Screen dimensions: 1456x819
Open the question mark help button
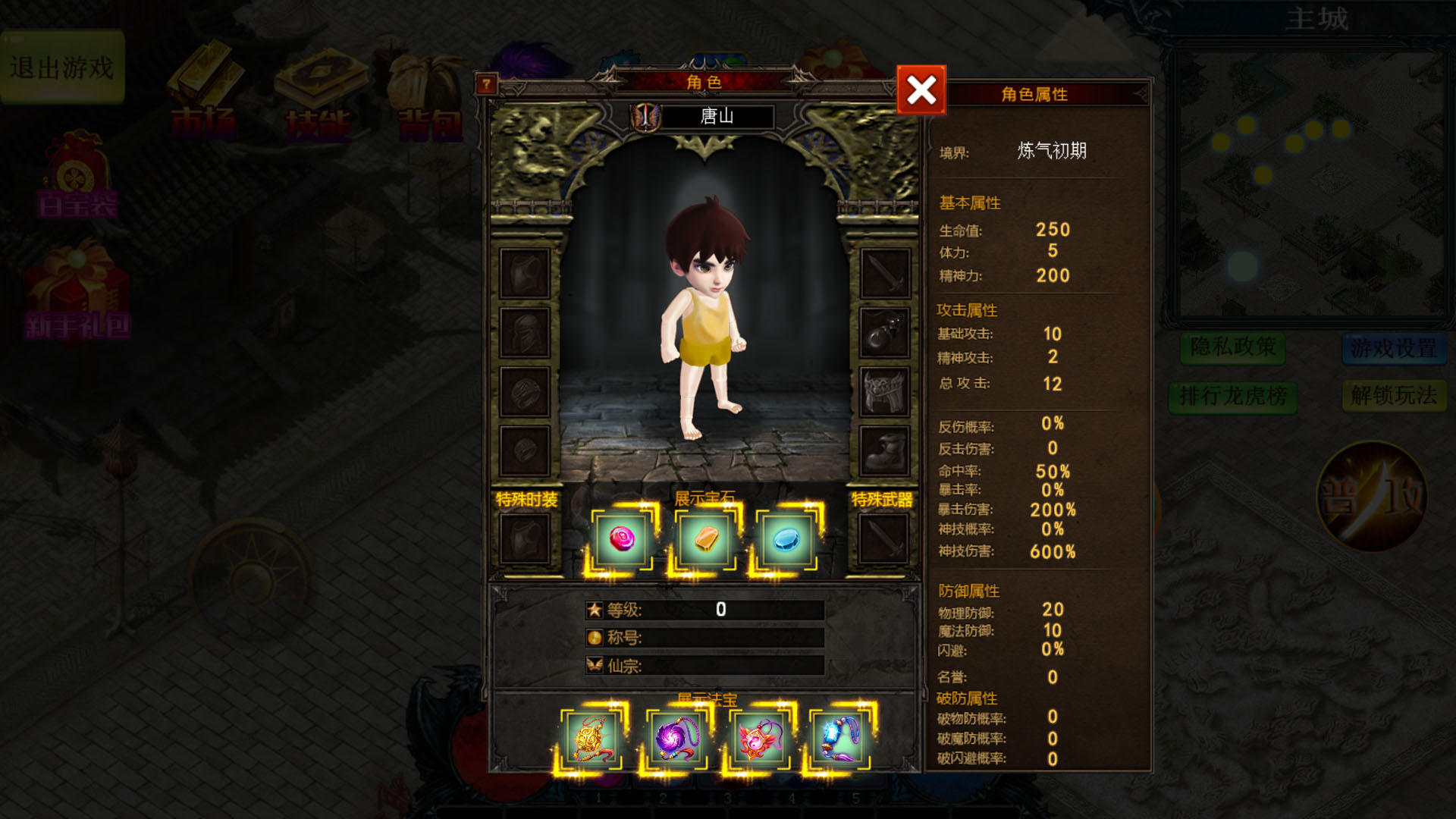[486, 83]
